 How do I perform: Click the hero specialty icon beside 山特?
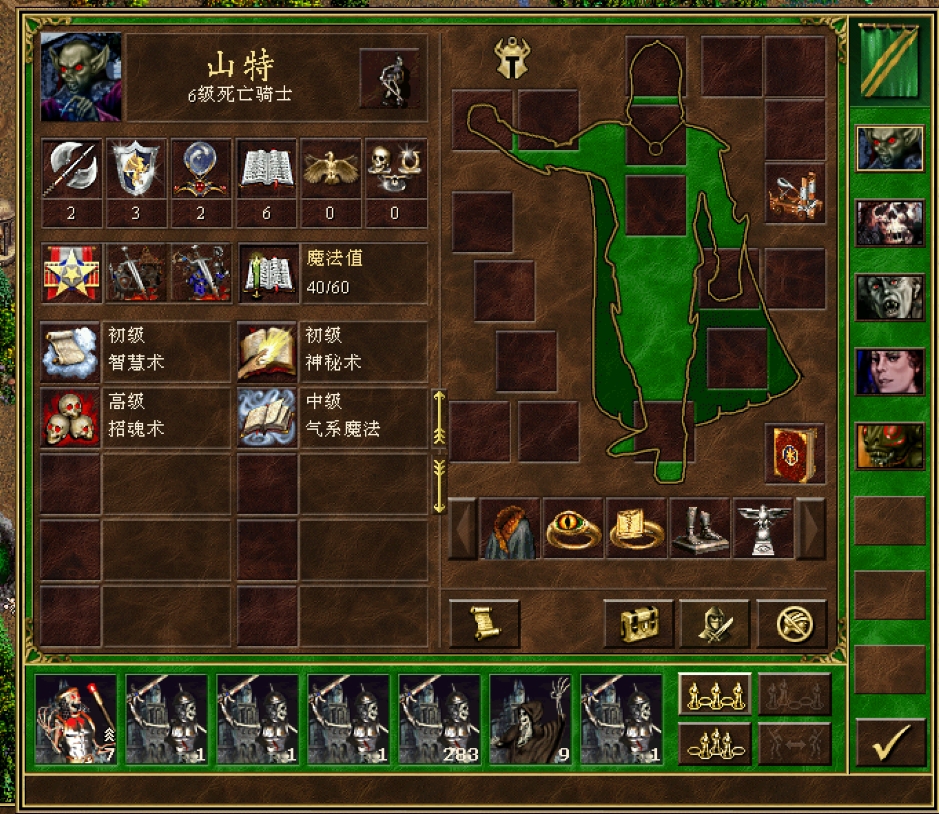coord(388,78)
